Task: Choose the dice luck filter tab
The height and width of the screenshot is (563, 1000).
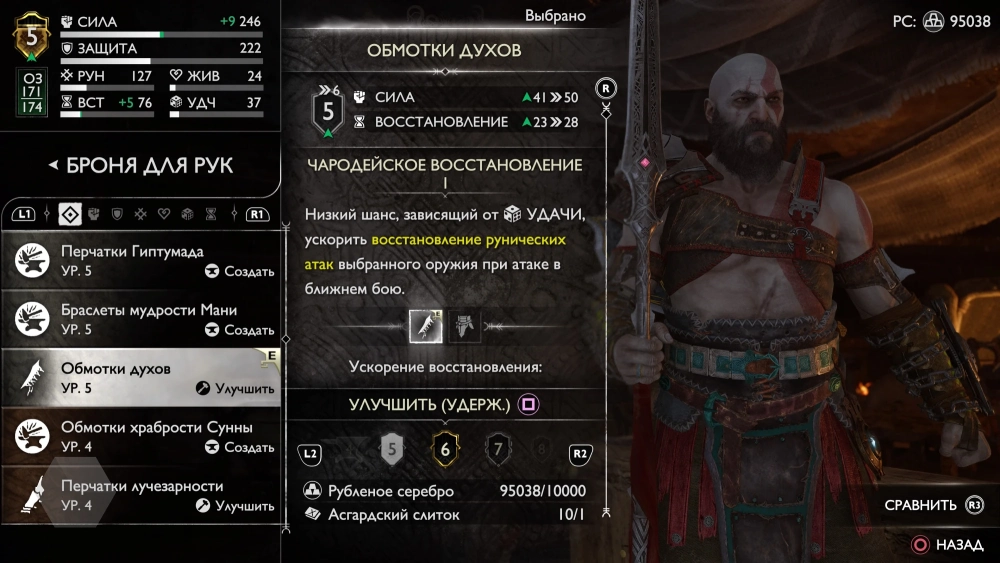Action: (x=187, y=214)
